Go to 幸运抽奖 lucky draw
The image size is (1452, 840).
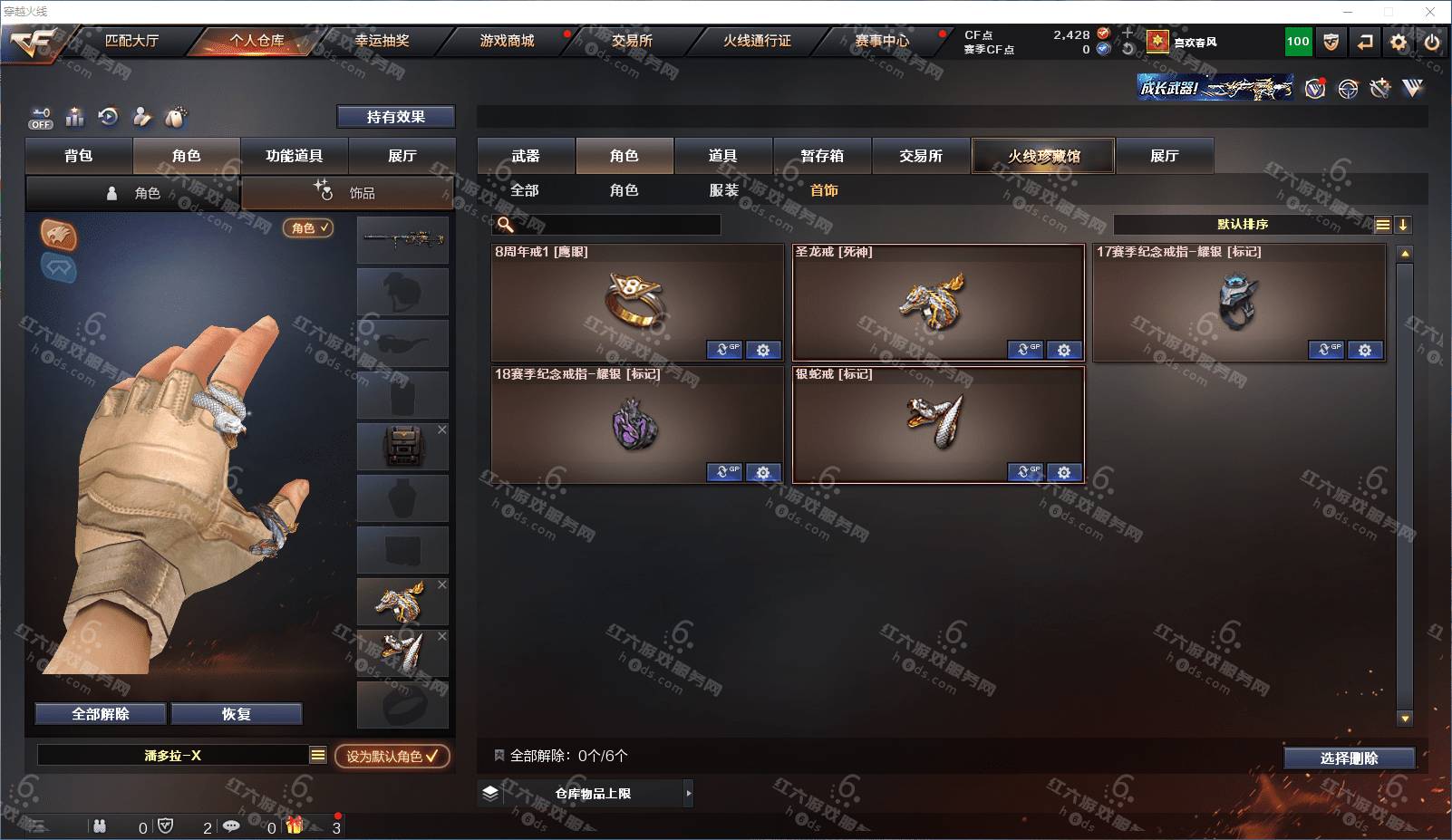click(382, 41)
